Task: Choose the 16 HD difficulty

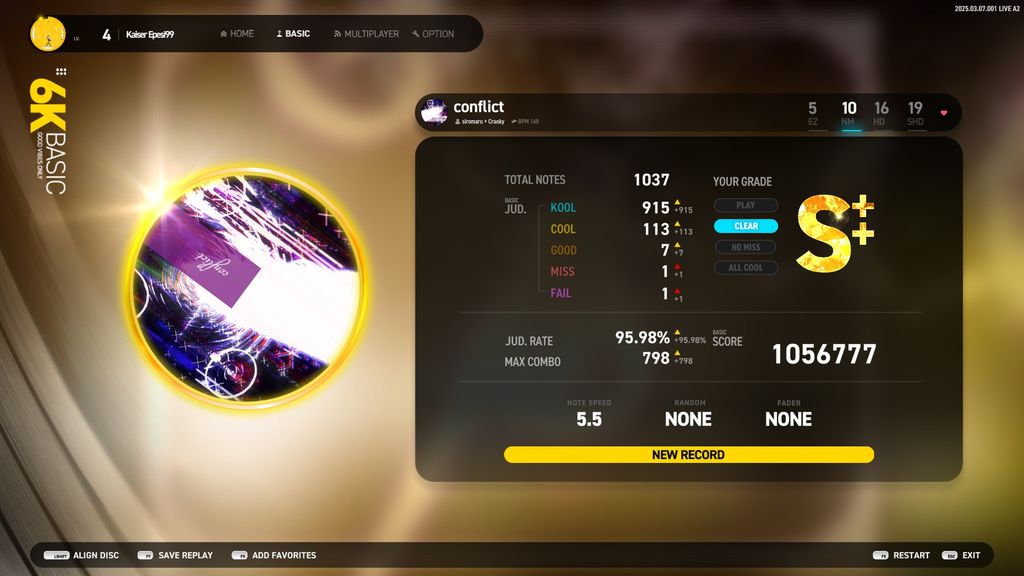Action: (881, 113)
